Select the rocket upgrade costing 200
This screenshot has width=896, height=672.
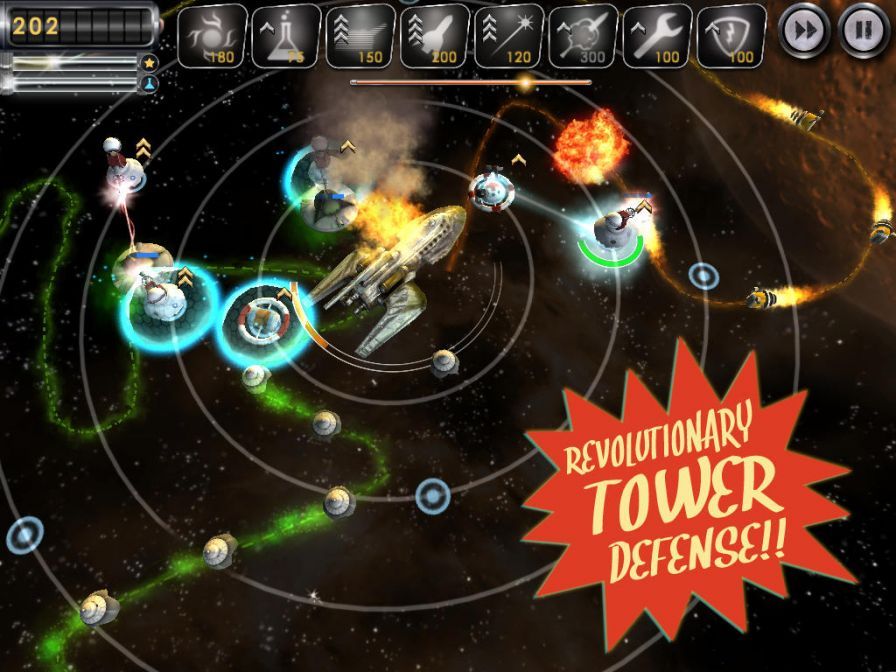[435, 36]
